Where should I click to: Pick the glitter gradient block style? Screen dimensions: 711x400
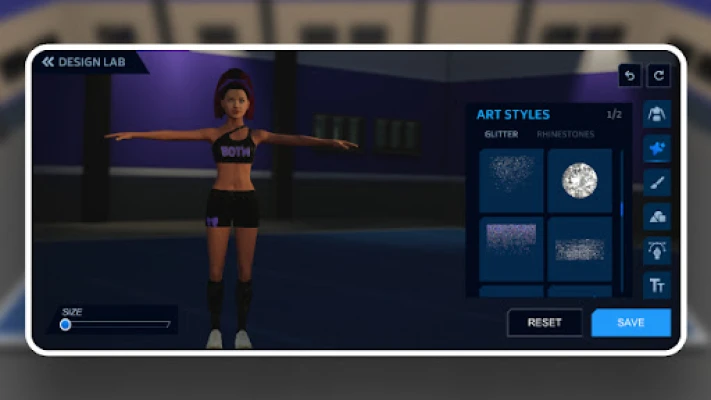[x=511, y=247]
